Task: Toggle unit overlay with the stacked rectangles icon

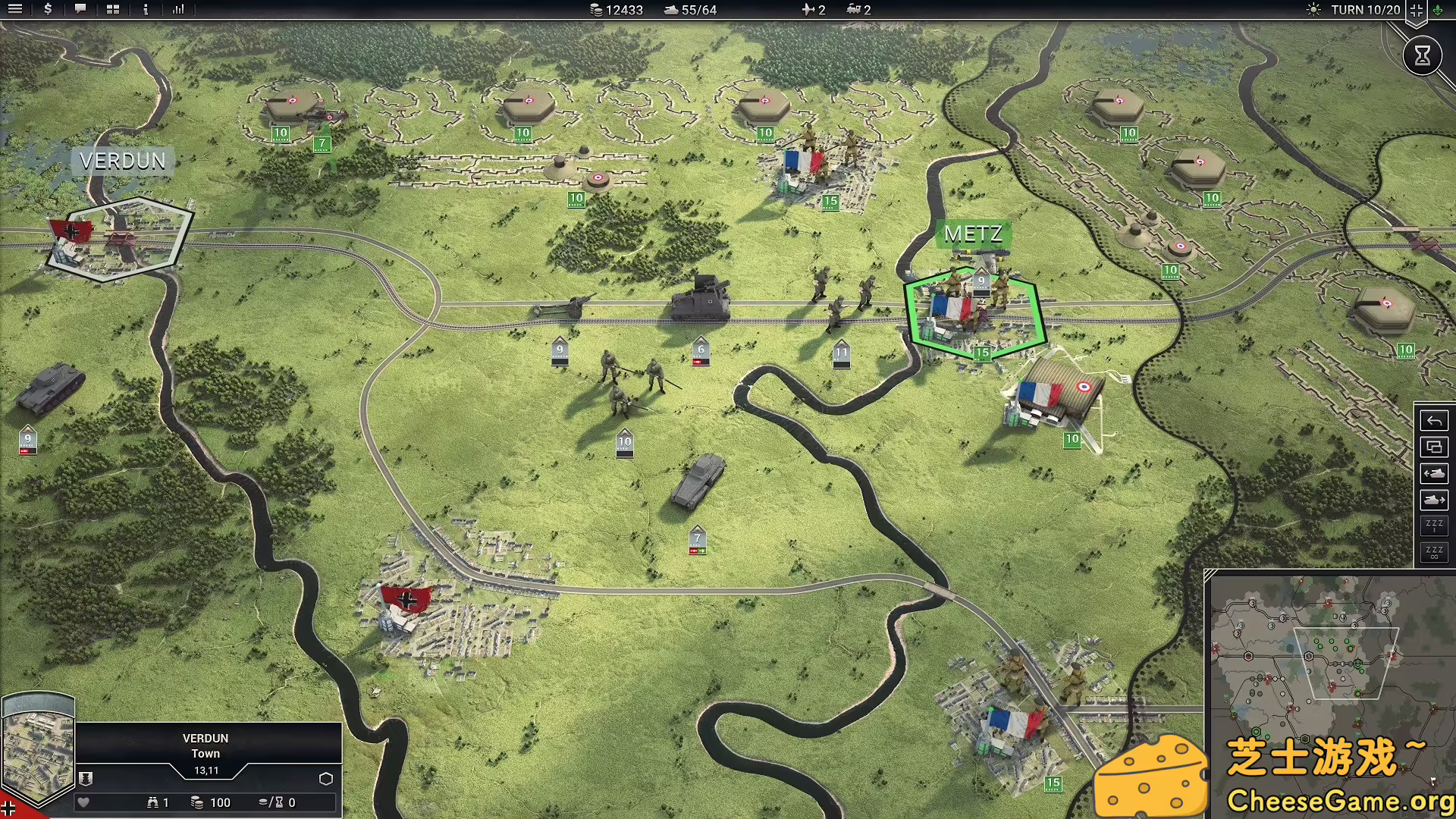Action: pos(1433,447)
